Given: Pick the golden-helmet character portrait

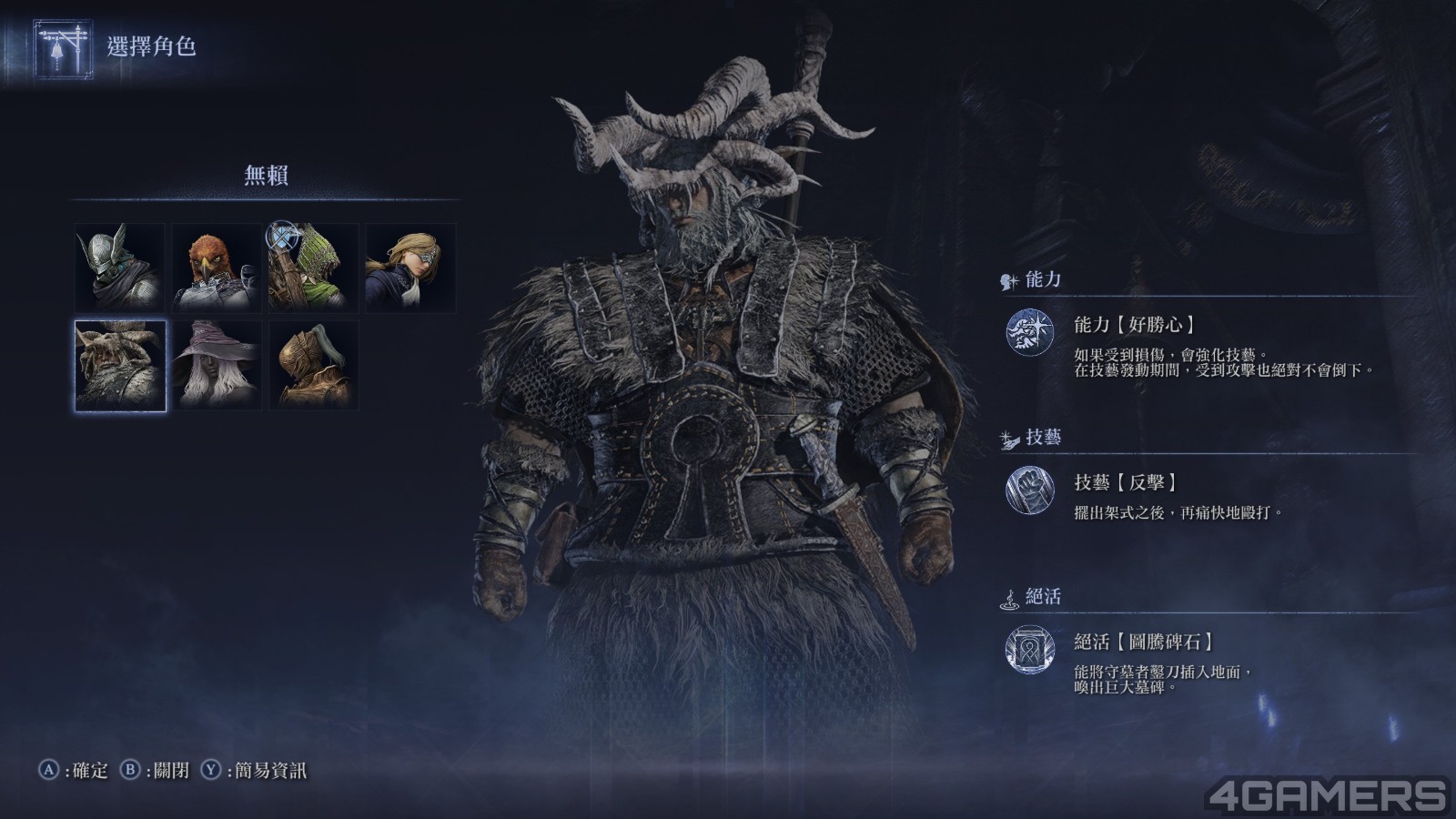Looking at the screenshot, I should tap(313, 365).
